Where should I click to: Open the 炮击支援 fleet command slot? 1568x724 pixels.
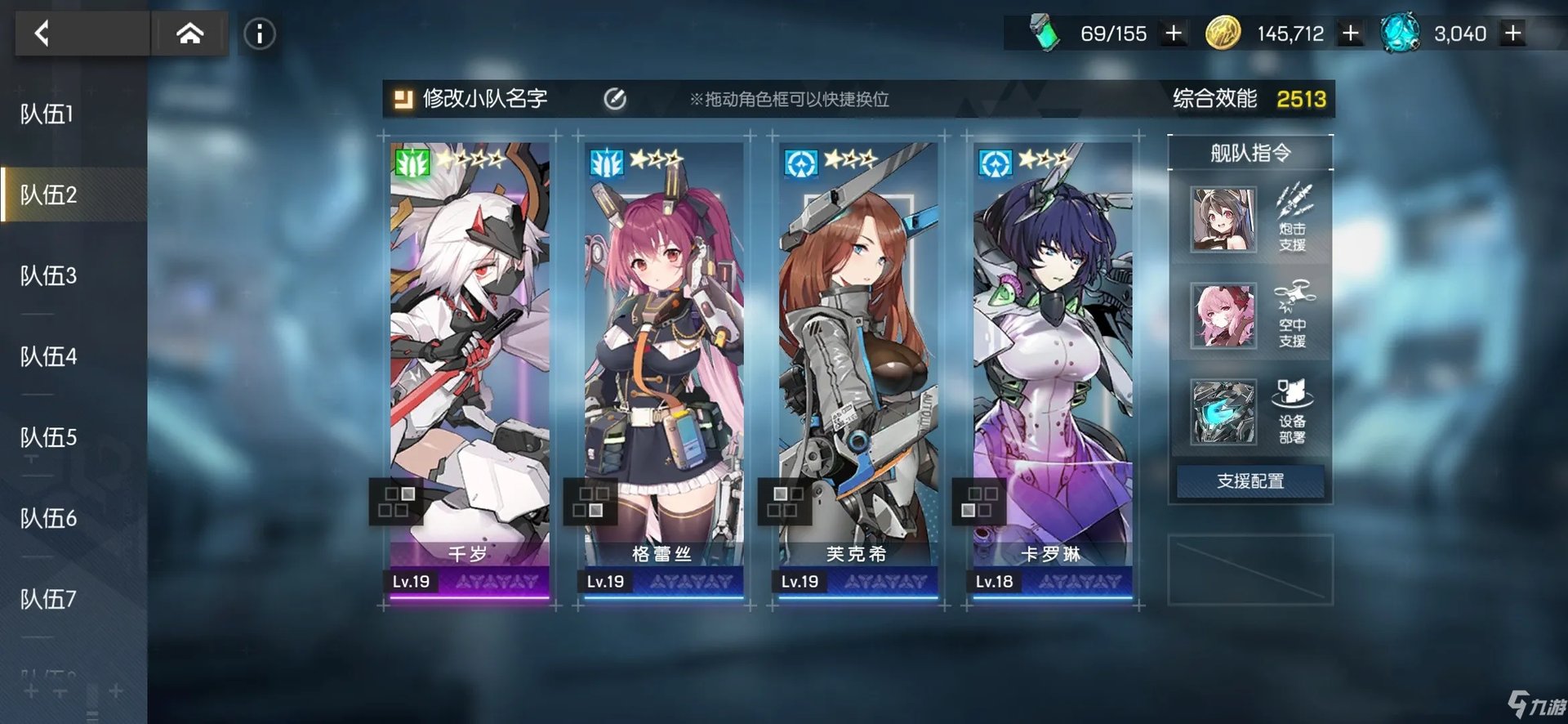point(1250,219)
